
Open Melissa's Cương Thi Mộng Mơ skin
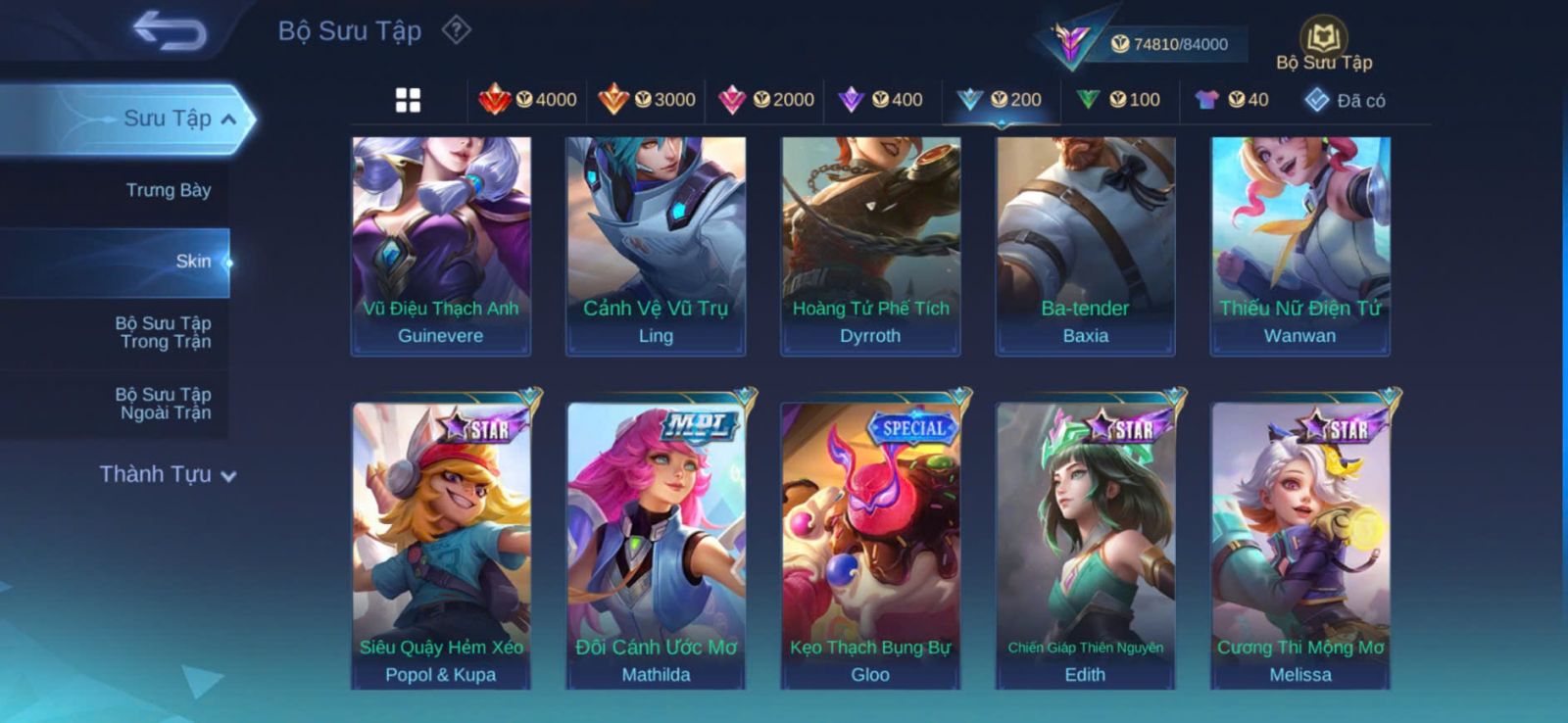[x=1300, y=545]
